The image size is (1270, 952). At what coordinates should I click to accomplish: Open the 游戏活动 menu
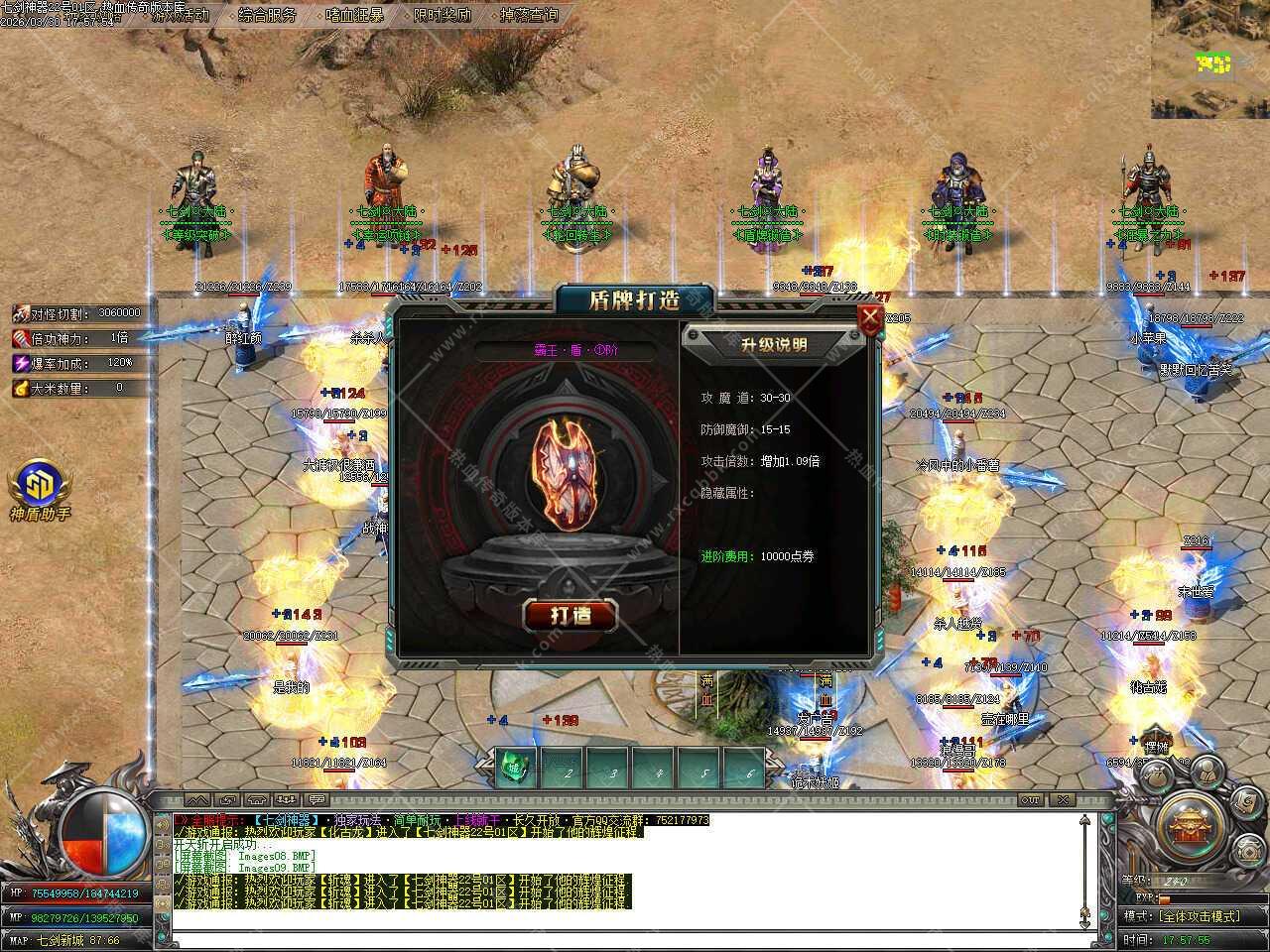180,15
